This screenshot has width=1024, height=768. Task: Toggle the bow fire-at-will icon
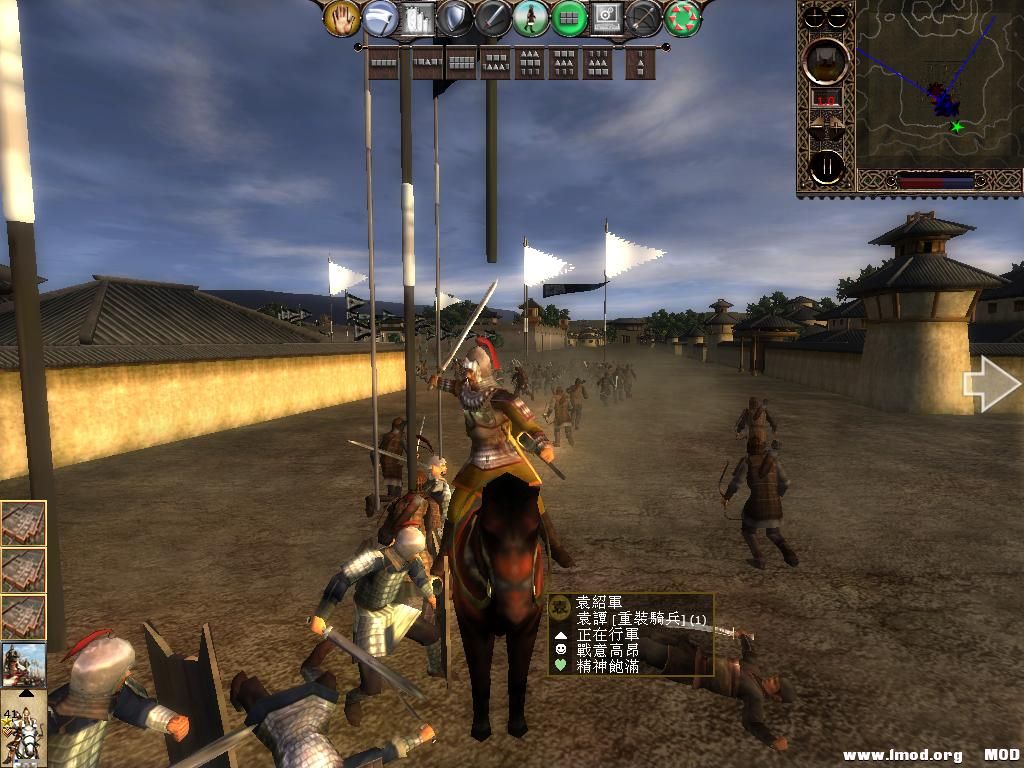[x=645, y=18]
